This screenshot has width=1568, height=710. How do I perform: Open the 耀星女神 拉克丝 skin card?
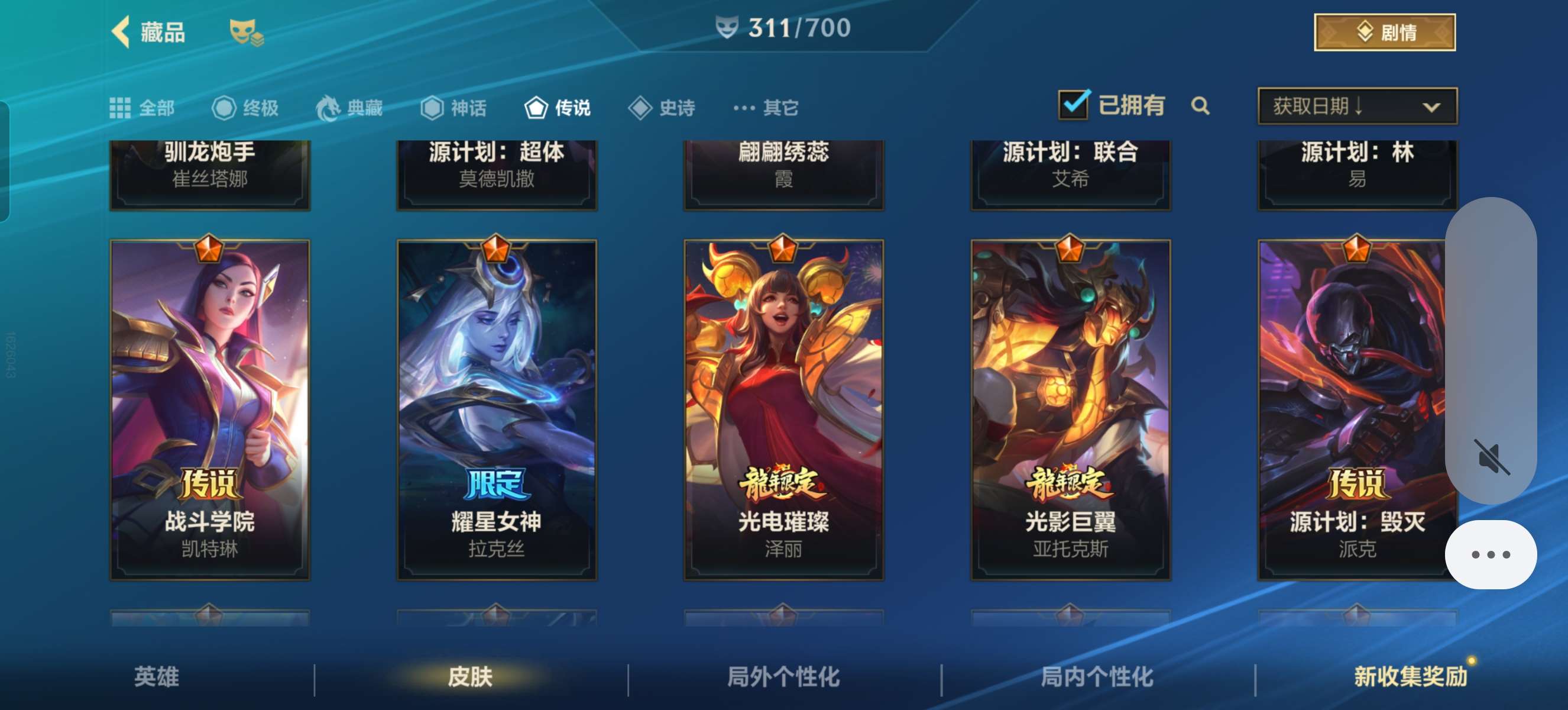497,409
